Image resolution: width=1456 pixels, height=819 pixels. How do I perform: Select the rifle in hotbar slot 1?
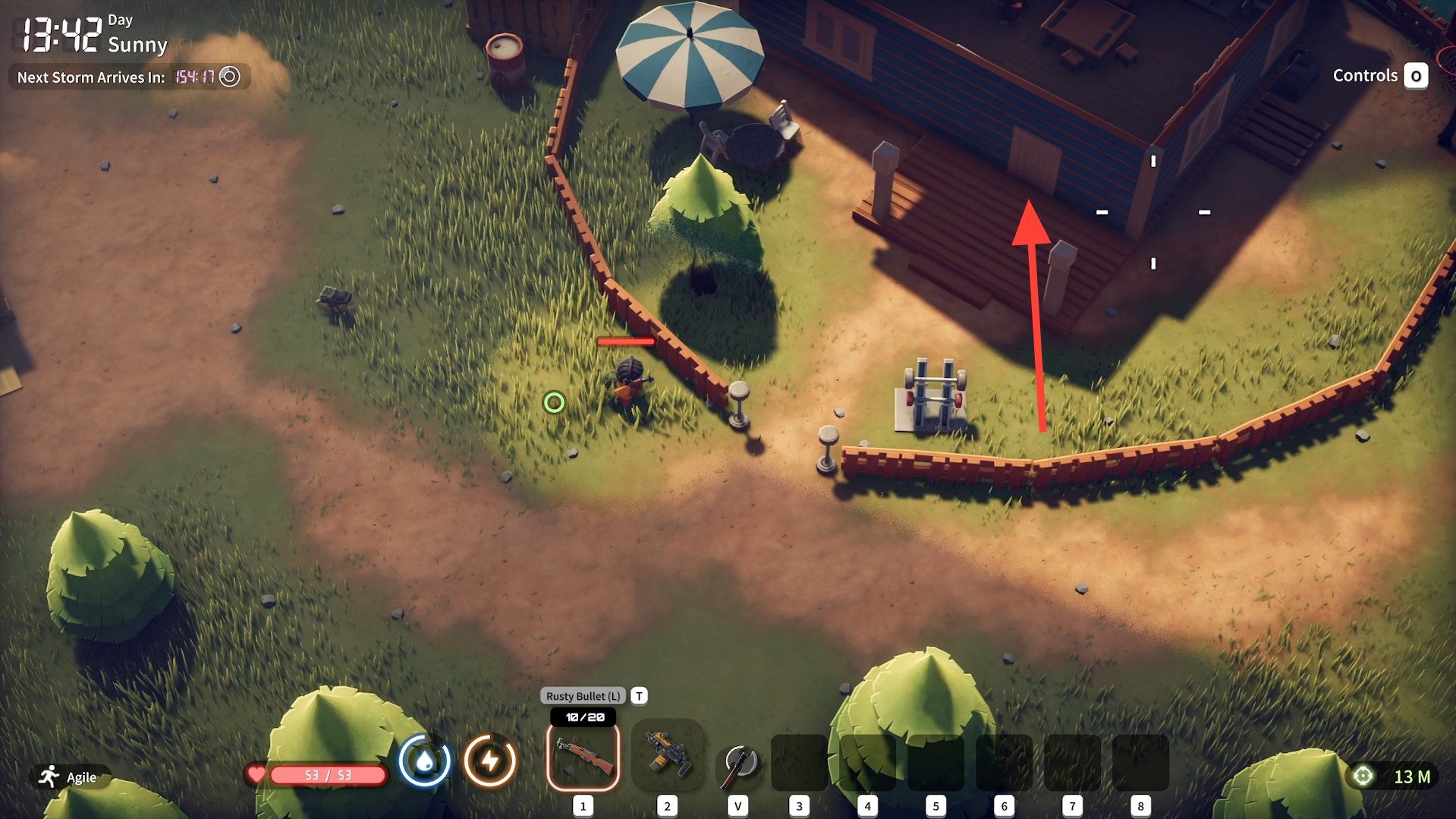[583, 757]
